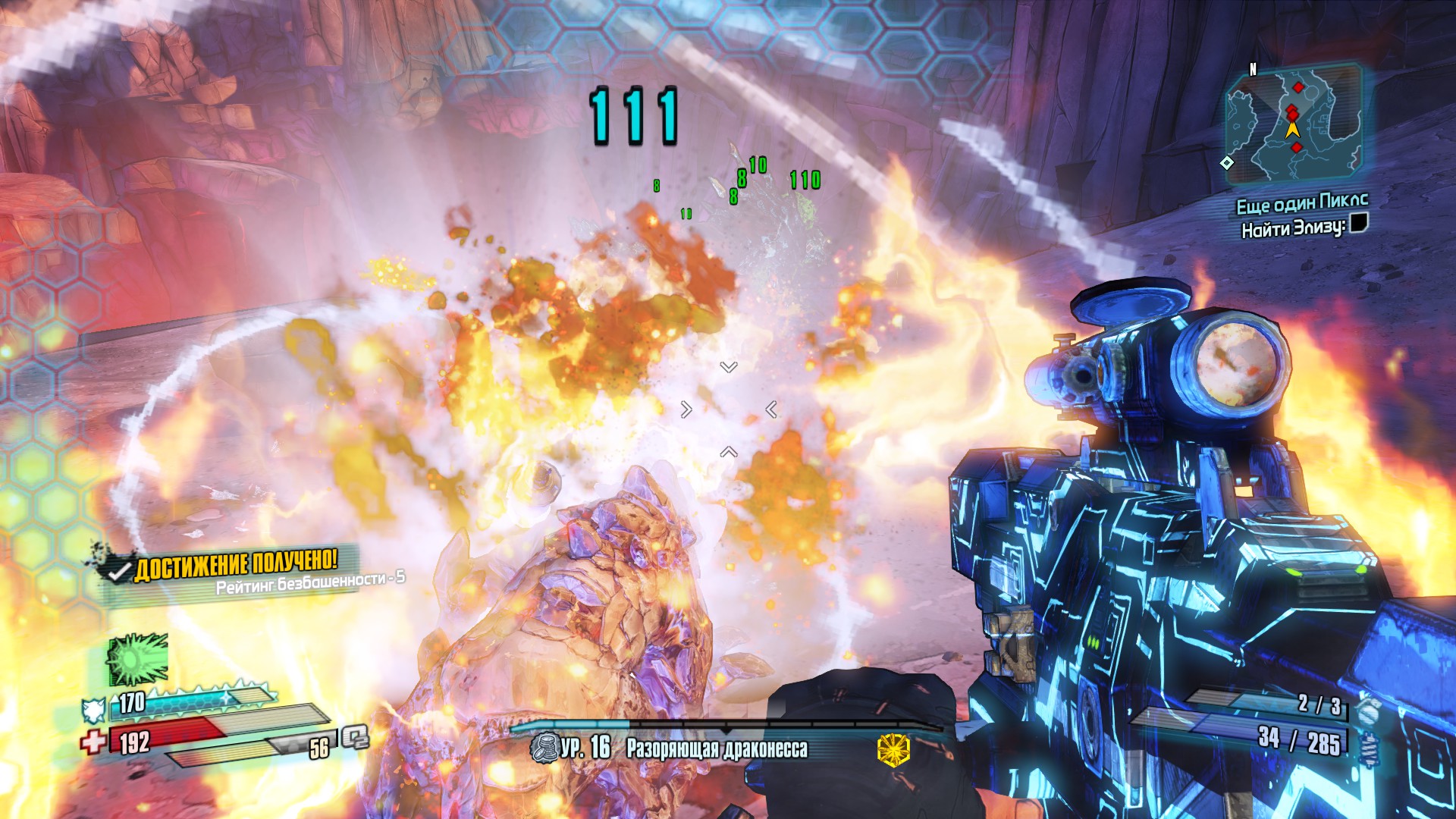Select the red health cross icon
This screenshot has width=1456, height=819.
tap(94, 741)
